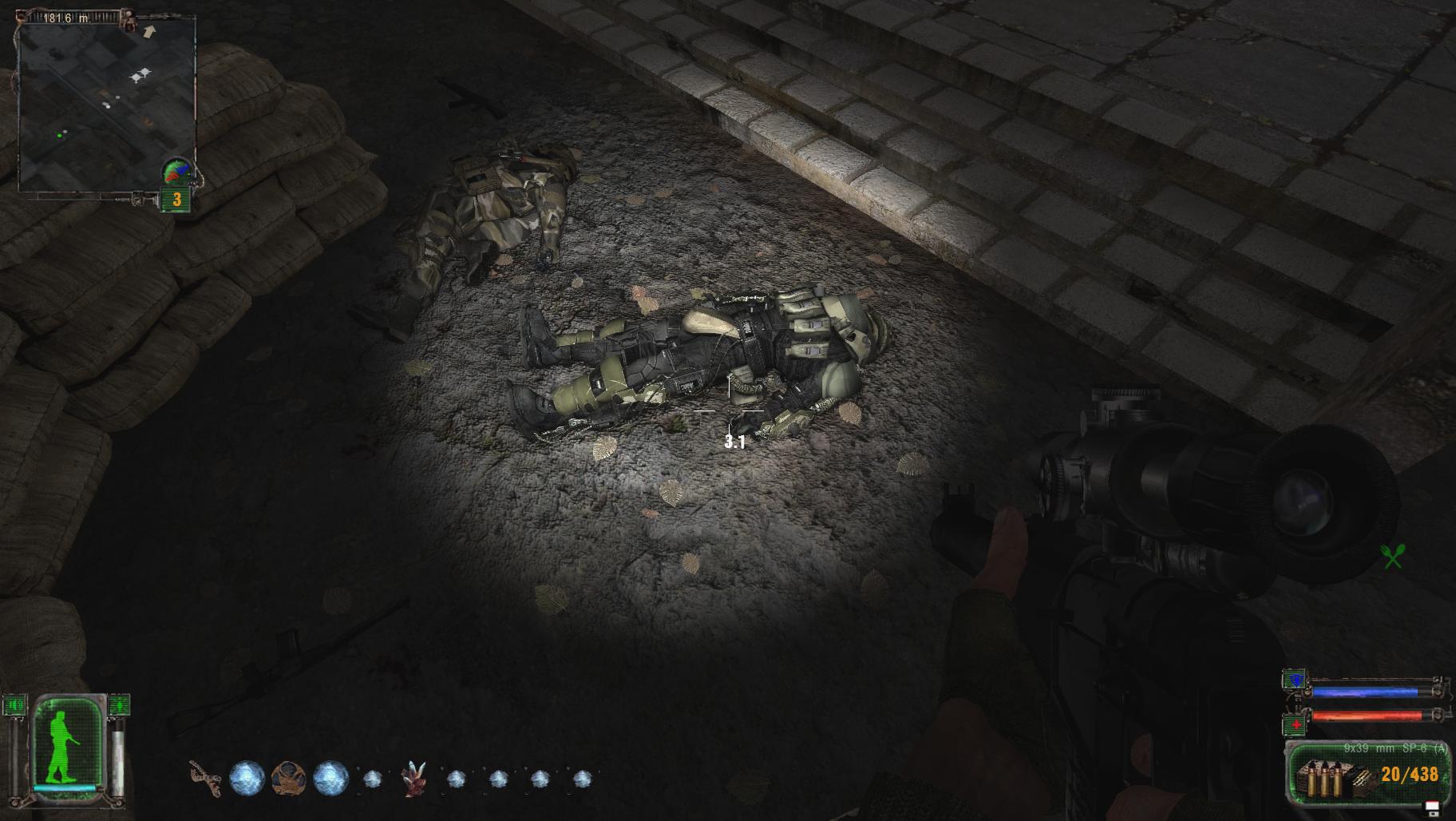
Task: Select the twisted rope-shaped artifact
Action: (x=205, y=778)
